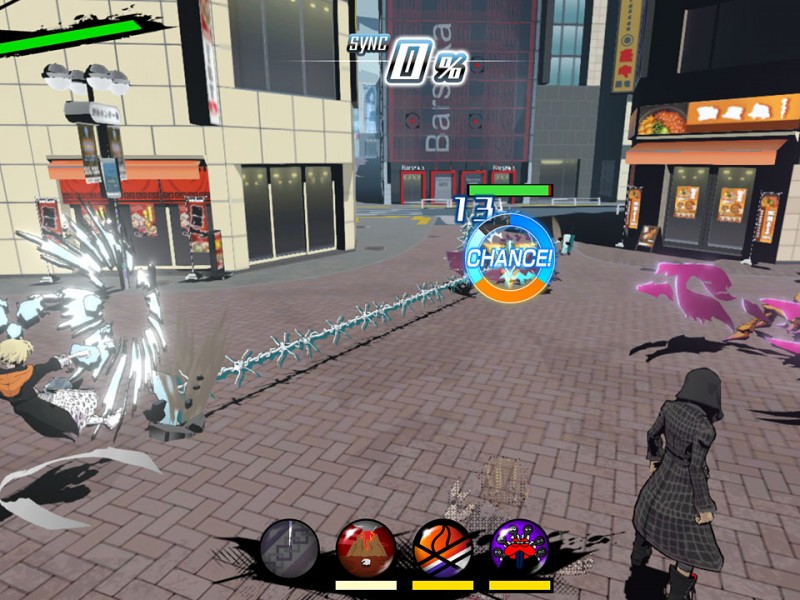This screenshot has height=600, width=800.
Task: Use the erupting volcano pin
Action: pos(366,548)
